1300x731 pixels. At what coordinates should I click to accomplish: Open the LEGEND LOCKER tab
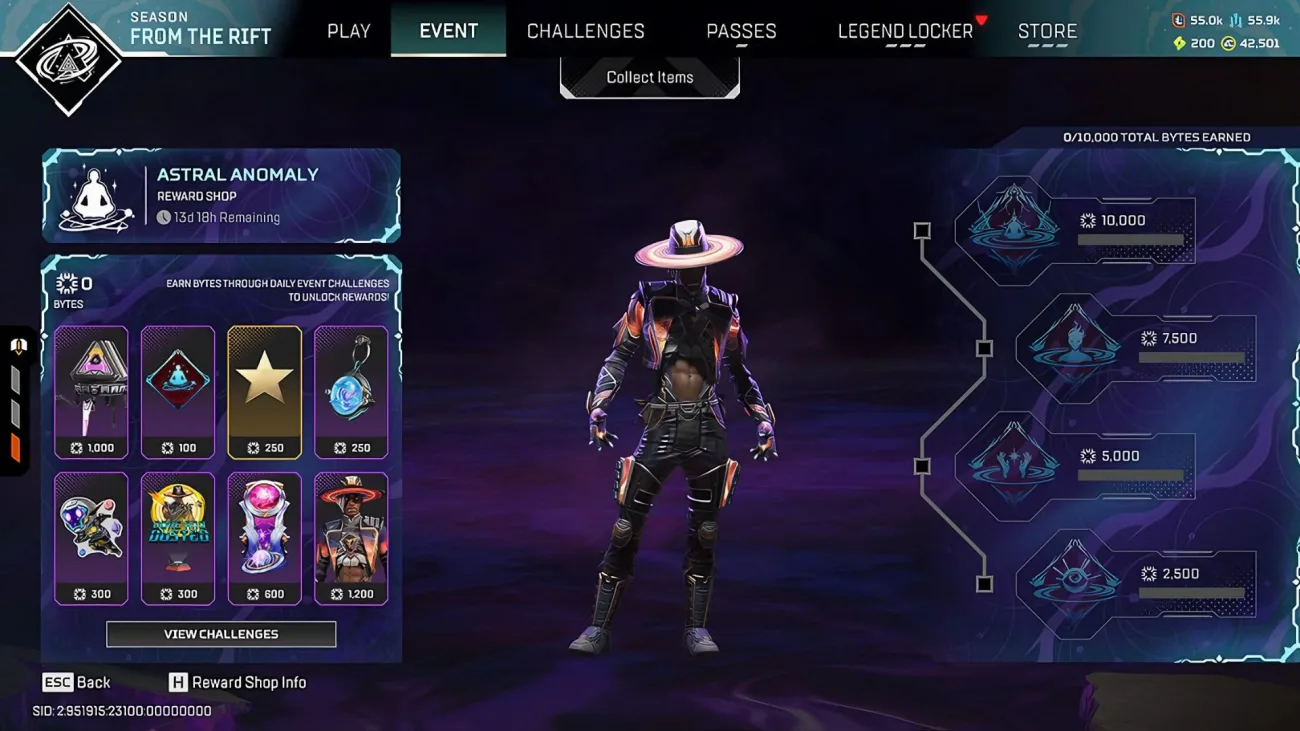click(904, 30)
